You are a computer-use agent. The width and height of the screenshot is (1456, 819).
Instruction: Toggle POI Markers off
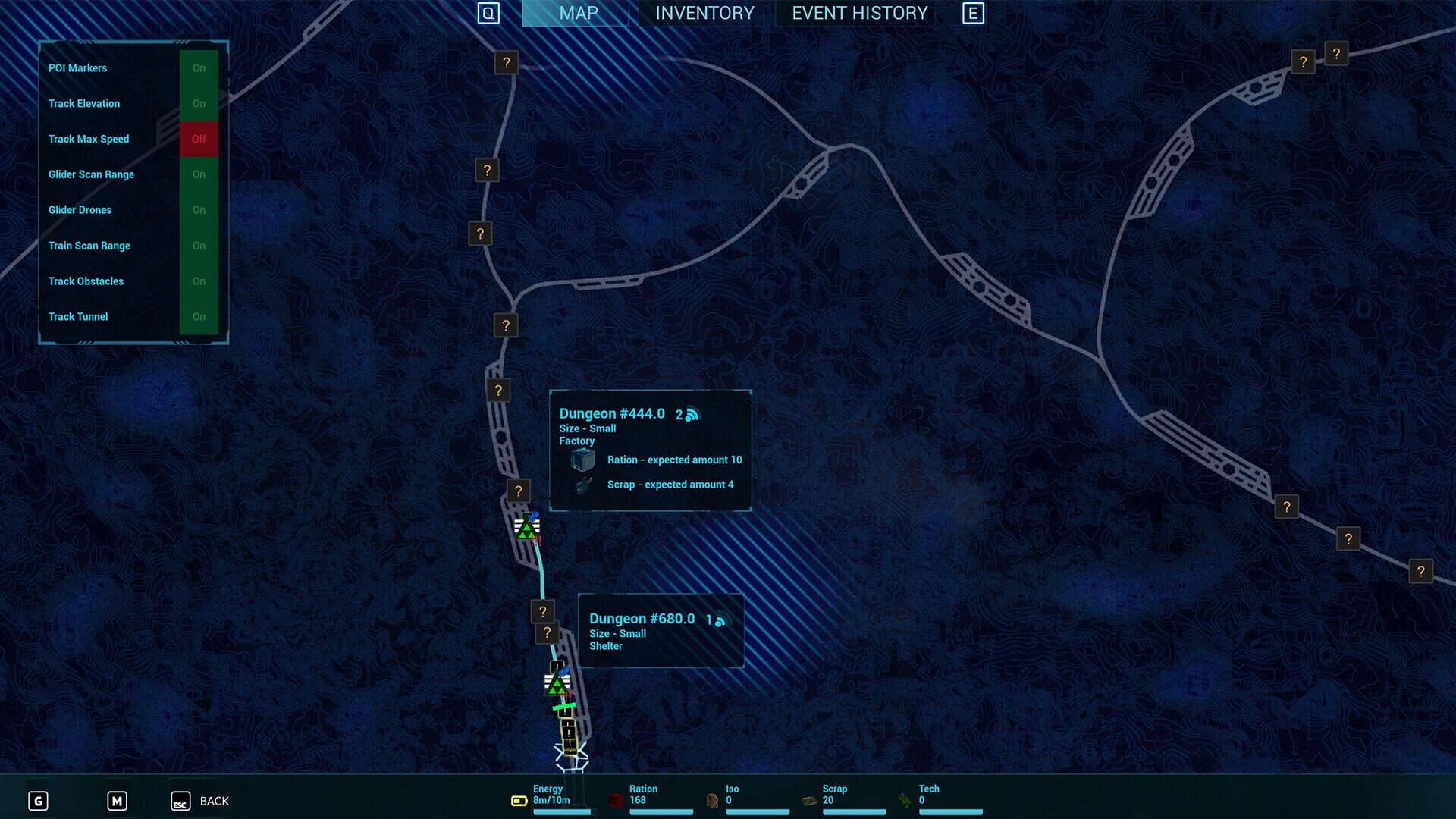(199, 67)
